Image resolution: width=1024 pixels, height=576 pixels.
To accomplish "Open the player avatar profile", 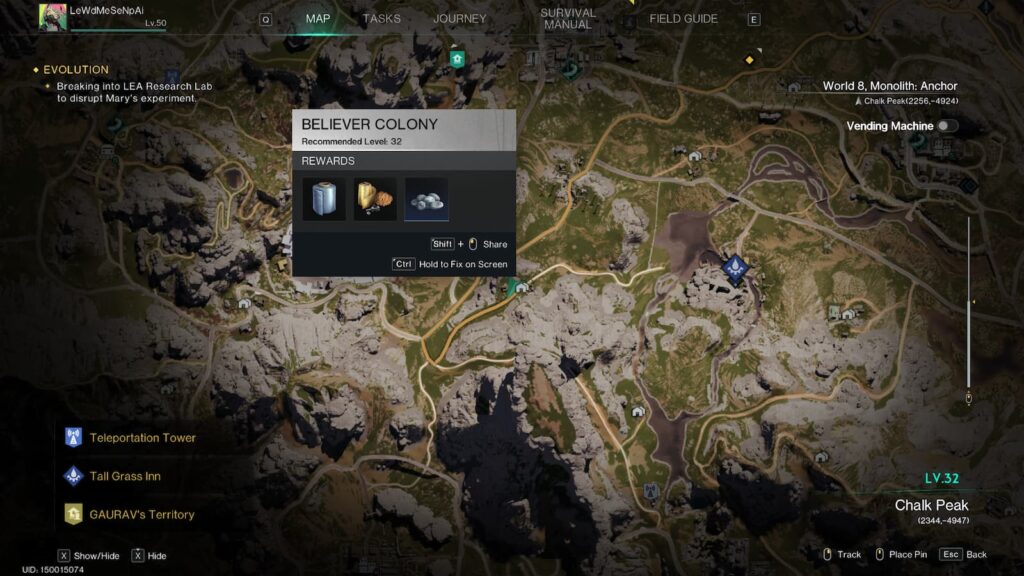I will point(53,17).
